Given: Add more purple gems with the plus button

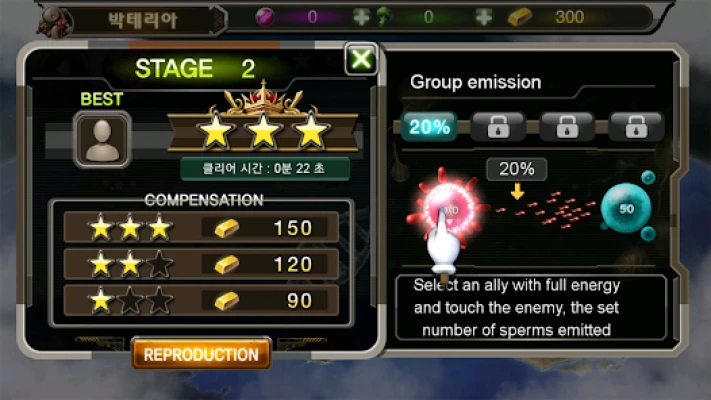Looking at the screenshot, I should click(x=361, y=17).
